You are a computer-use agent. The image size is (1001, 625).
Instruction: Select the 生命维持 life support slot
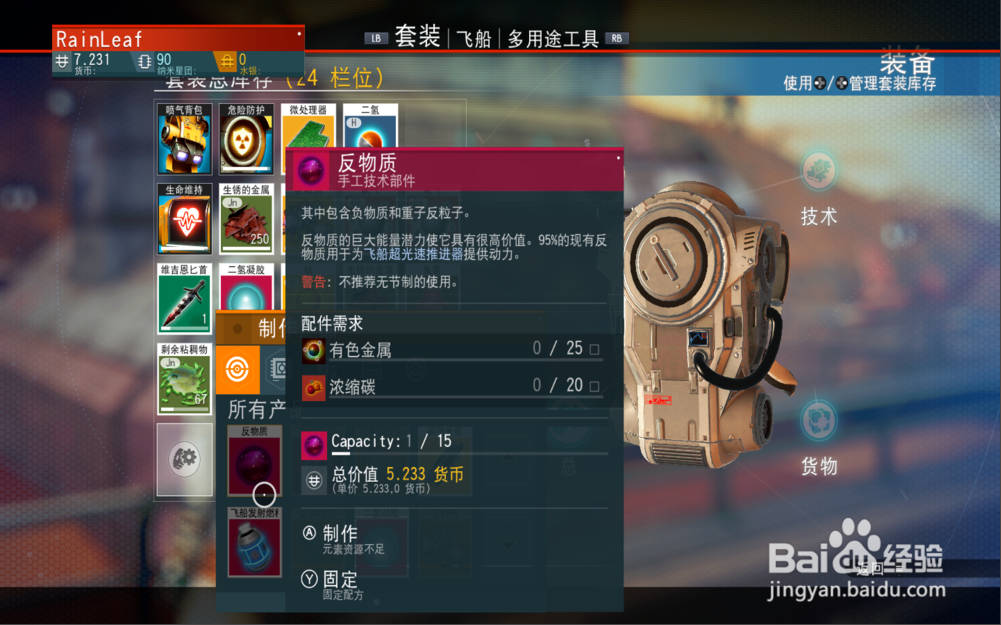click(185, 219)
